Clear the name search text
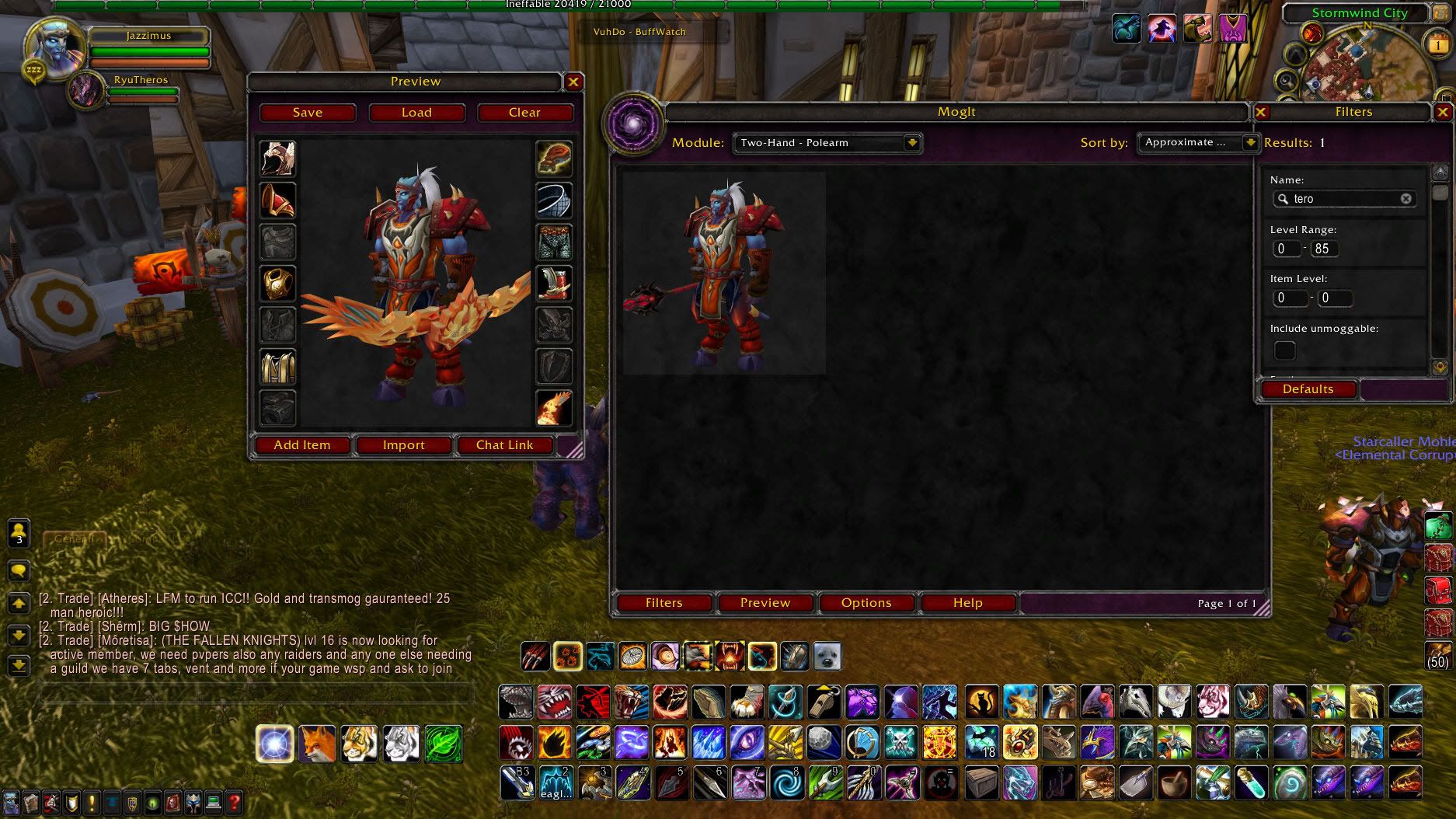The width and height of the screenshot is (1456, 819). click(1405, 199)
